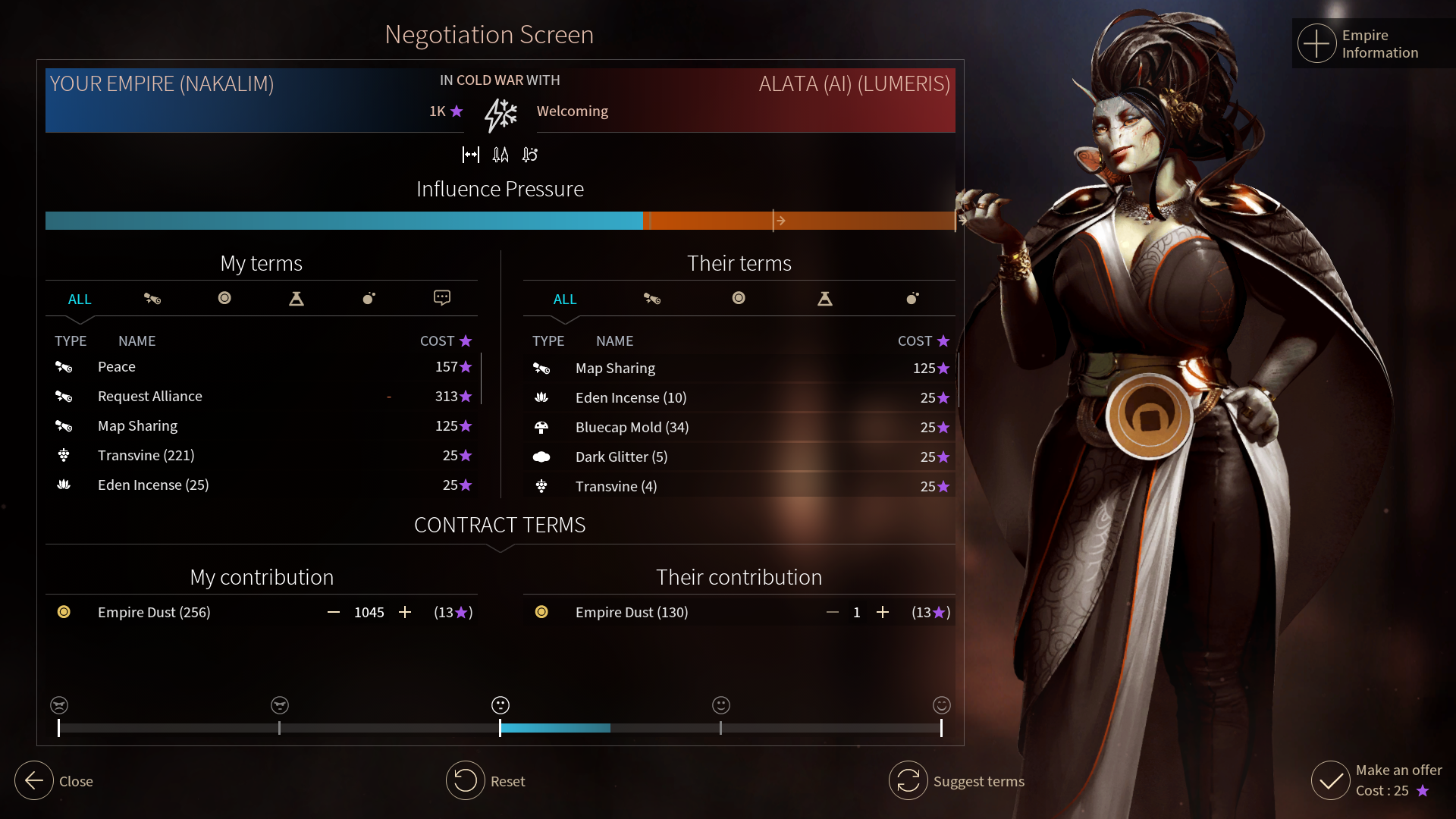This screenshot has width=1456, height=819.
Task: Close the negotiation screen
Action: pos(35,780)
